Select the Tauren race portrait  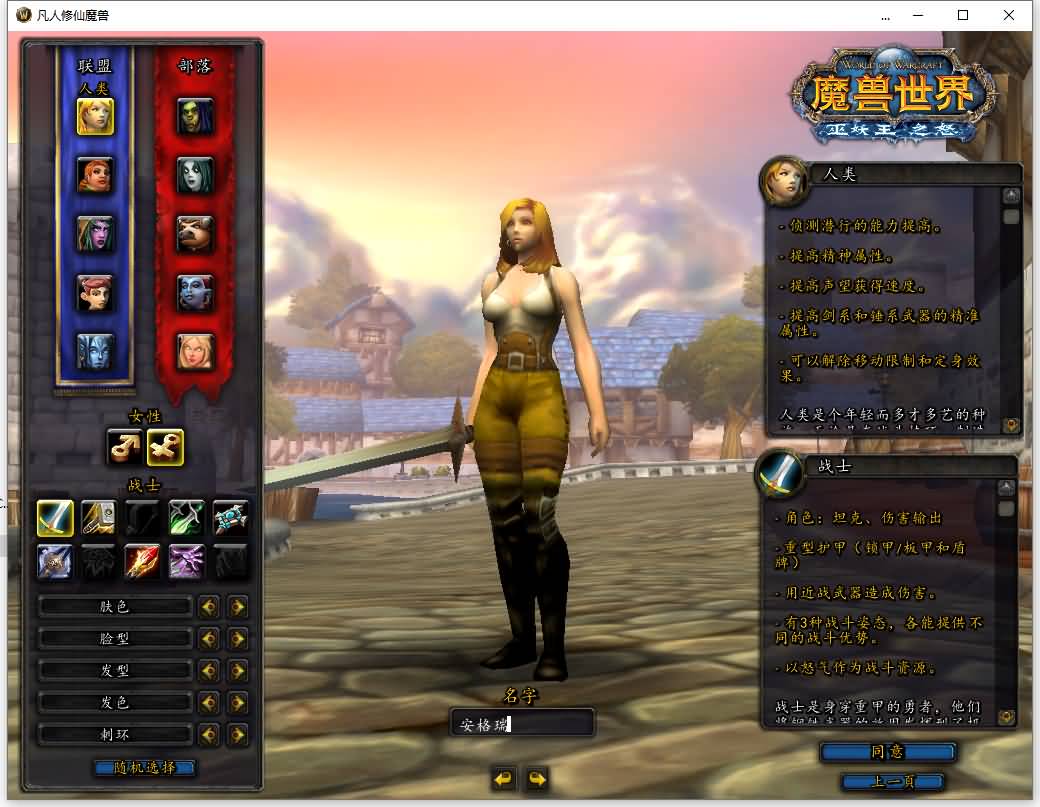tap(195, 234)
